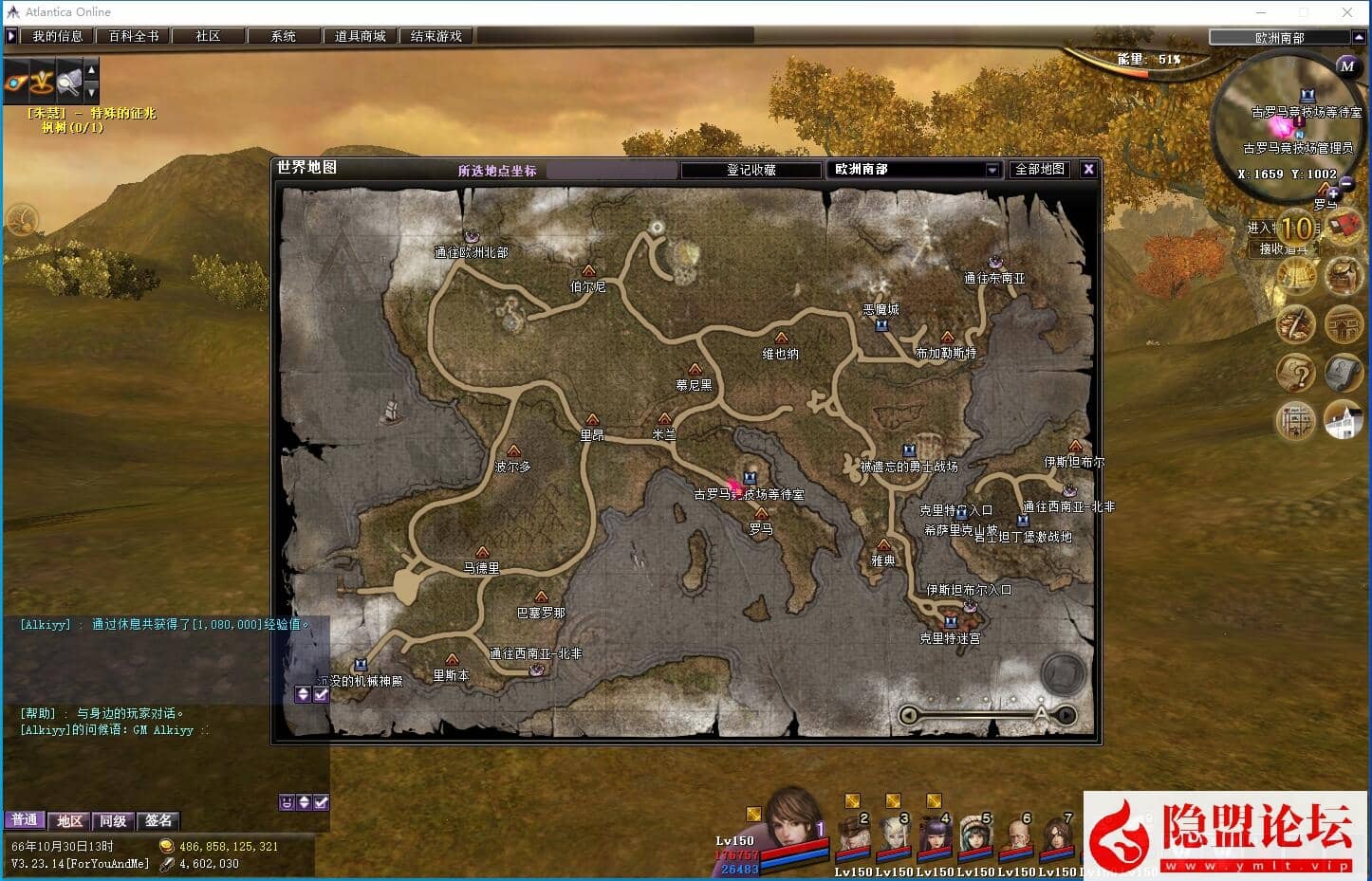Select the 雅典 city marker
1372x881 pixels.
883,544
